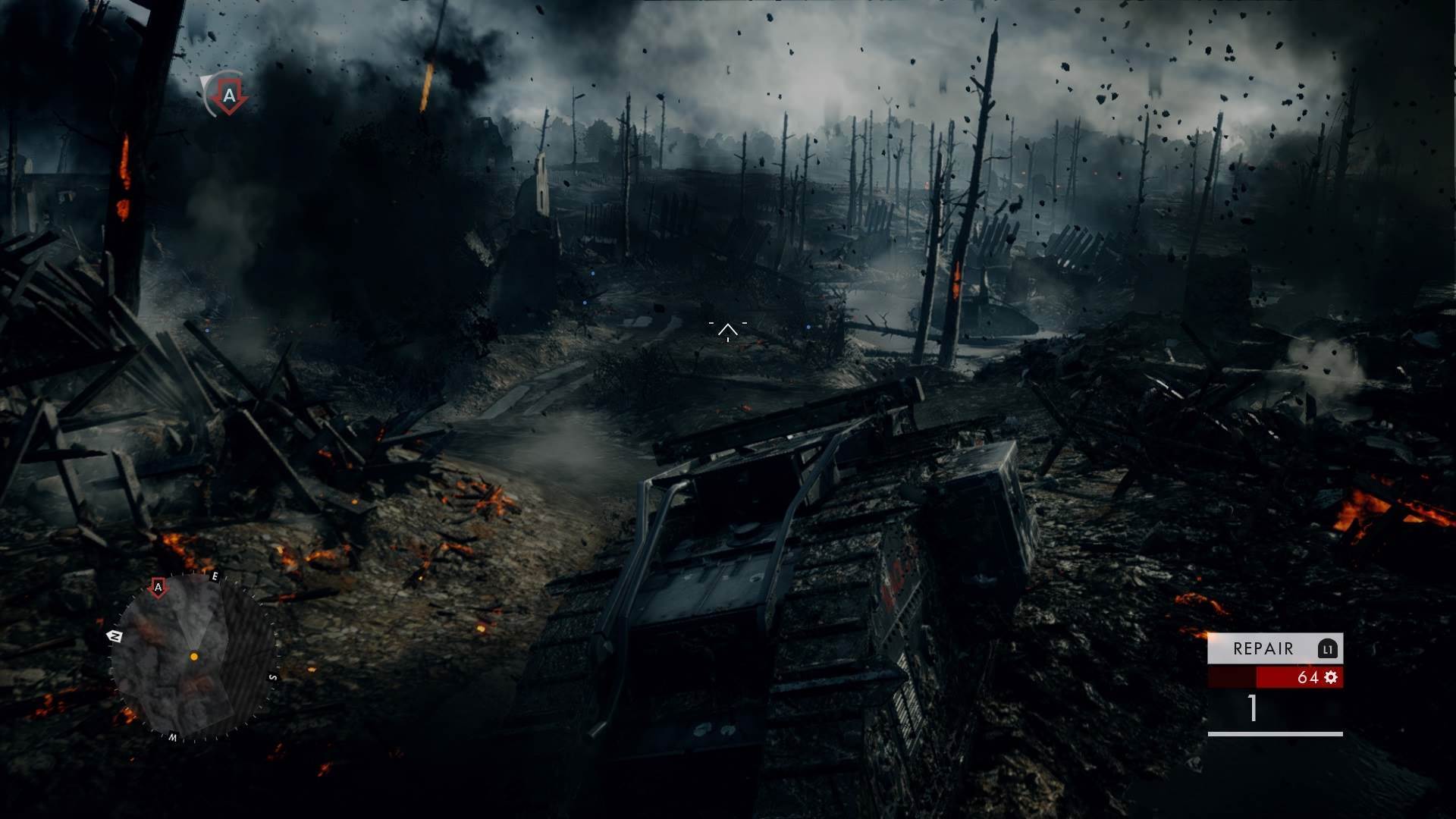Select the E compass marker on the minimap
Image resolution: width=1456 pixels, height=819 pixels.
pos(215,575)
